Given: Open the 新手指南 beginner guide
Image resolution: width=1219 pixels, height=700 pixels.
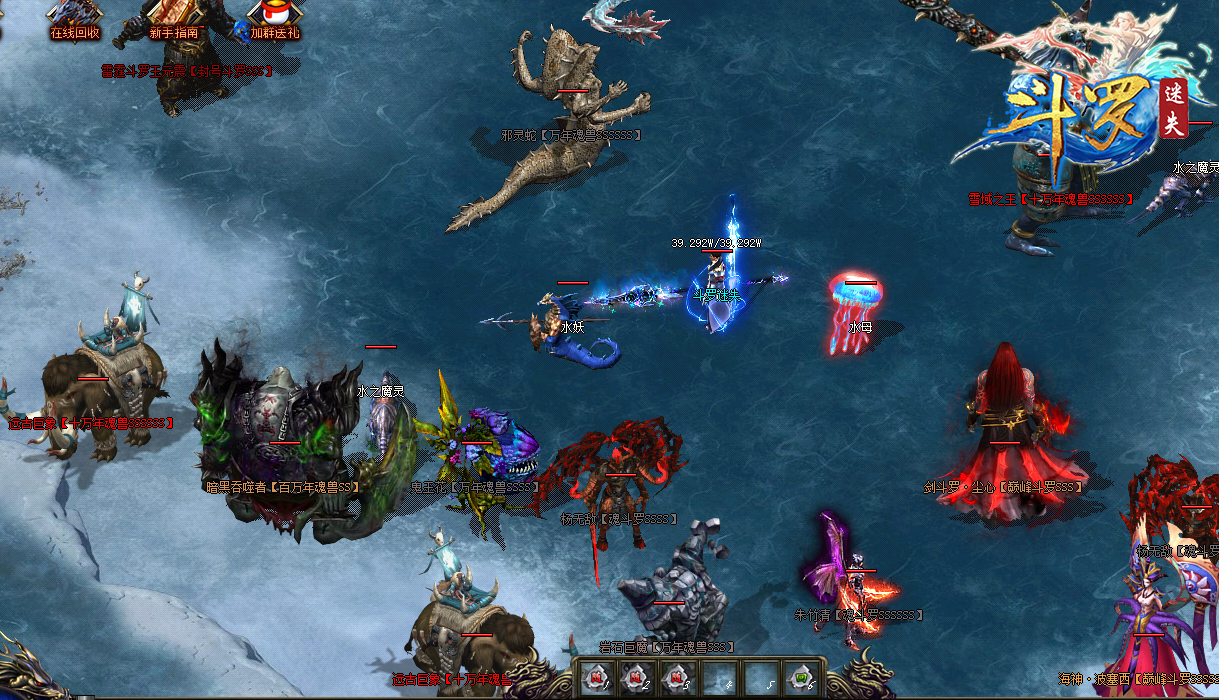Looking at the screenshot, I should click(x=174, y=18).
